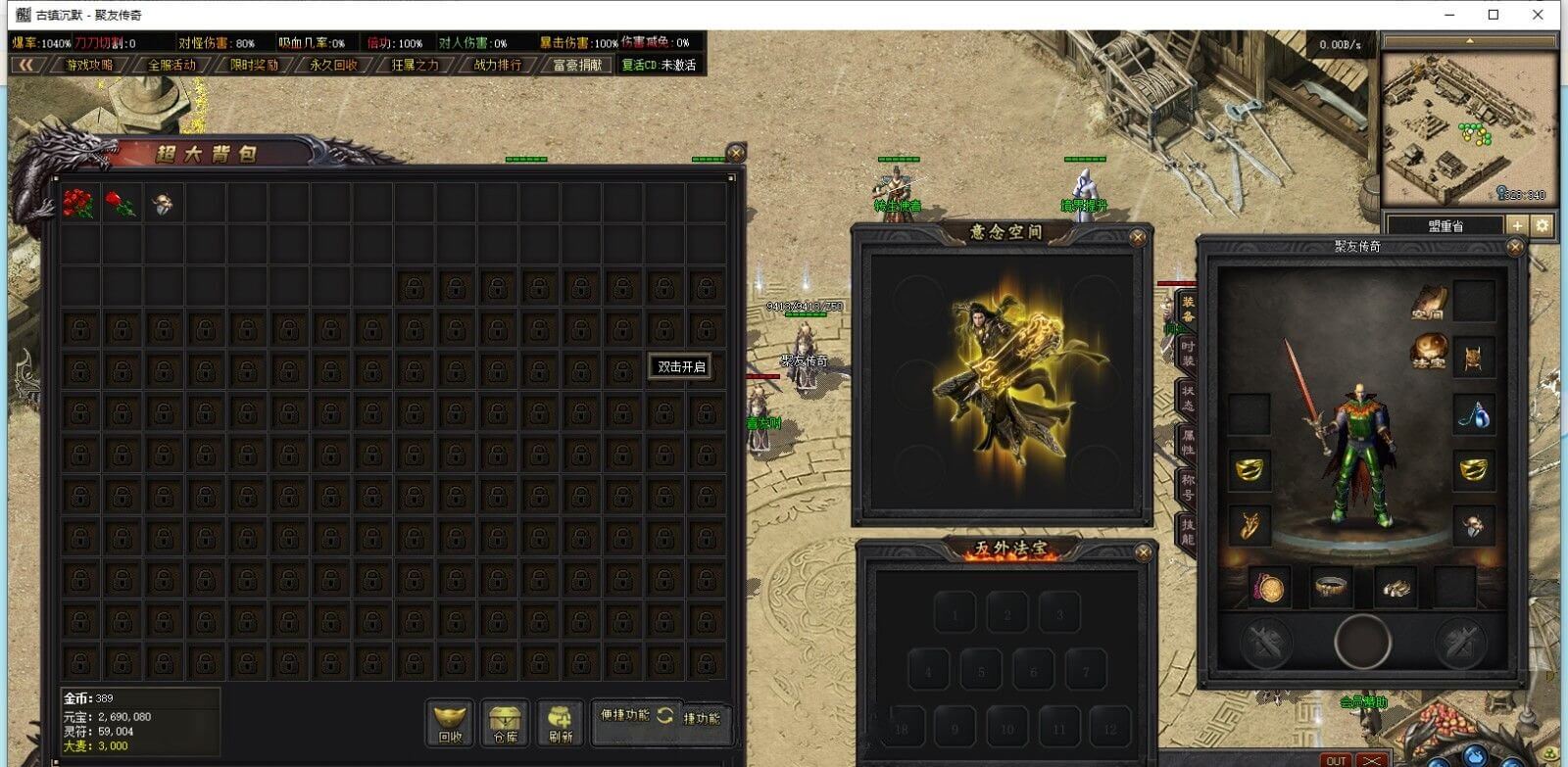The image size is (1568, 767).
Task: Open the 全服活动 server events menu
Action: [171, 65]
